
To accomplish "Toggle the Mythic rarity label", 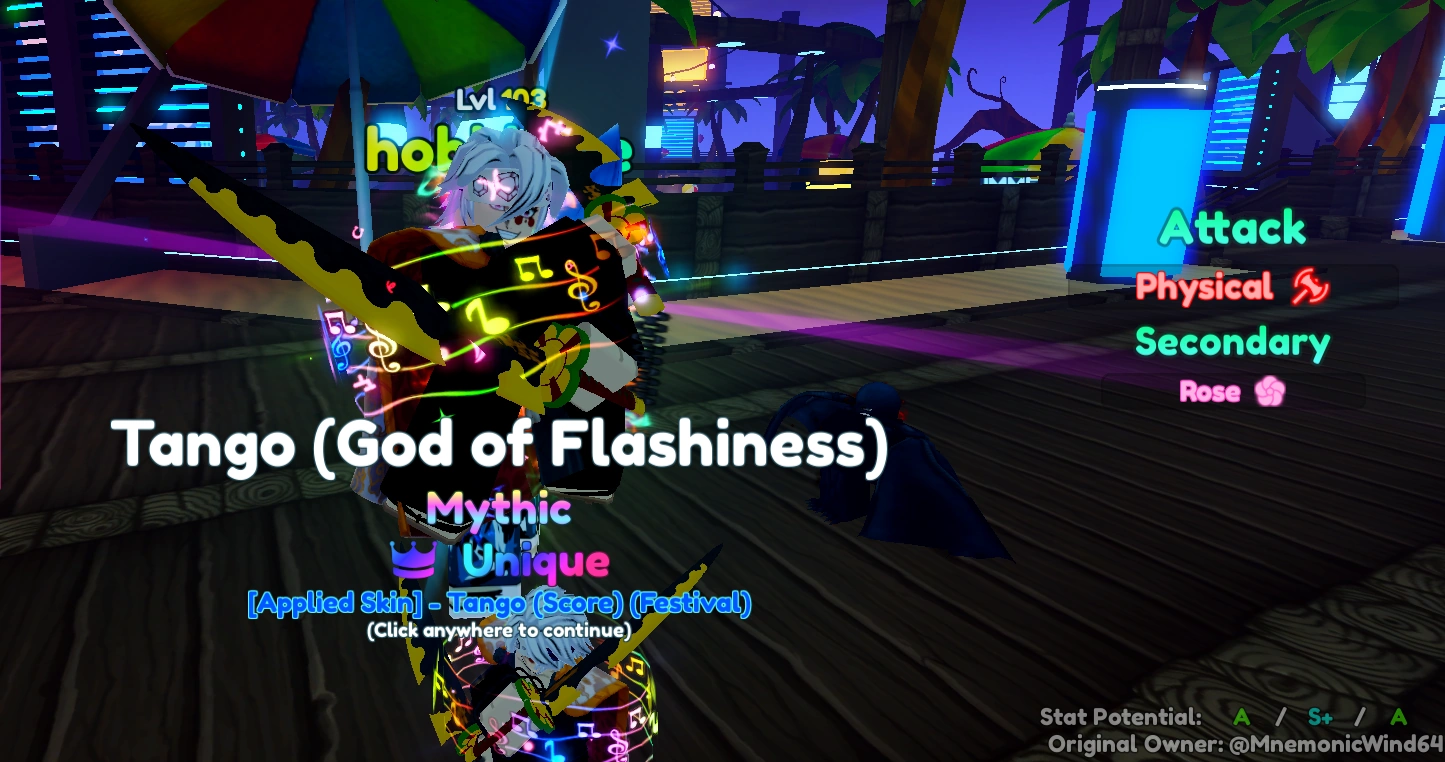I will point(500,511).
